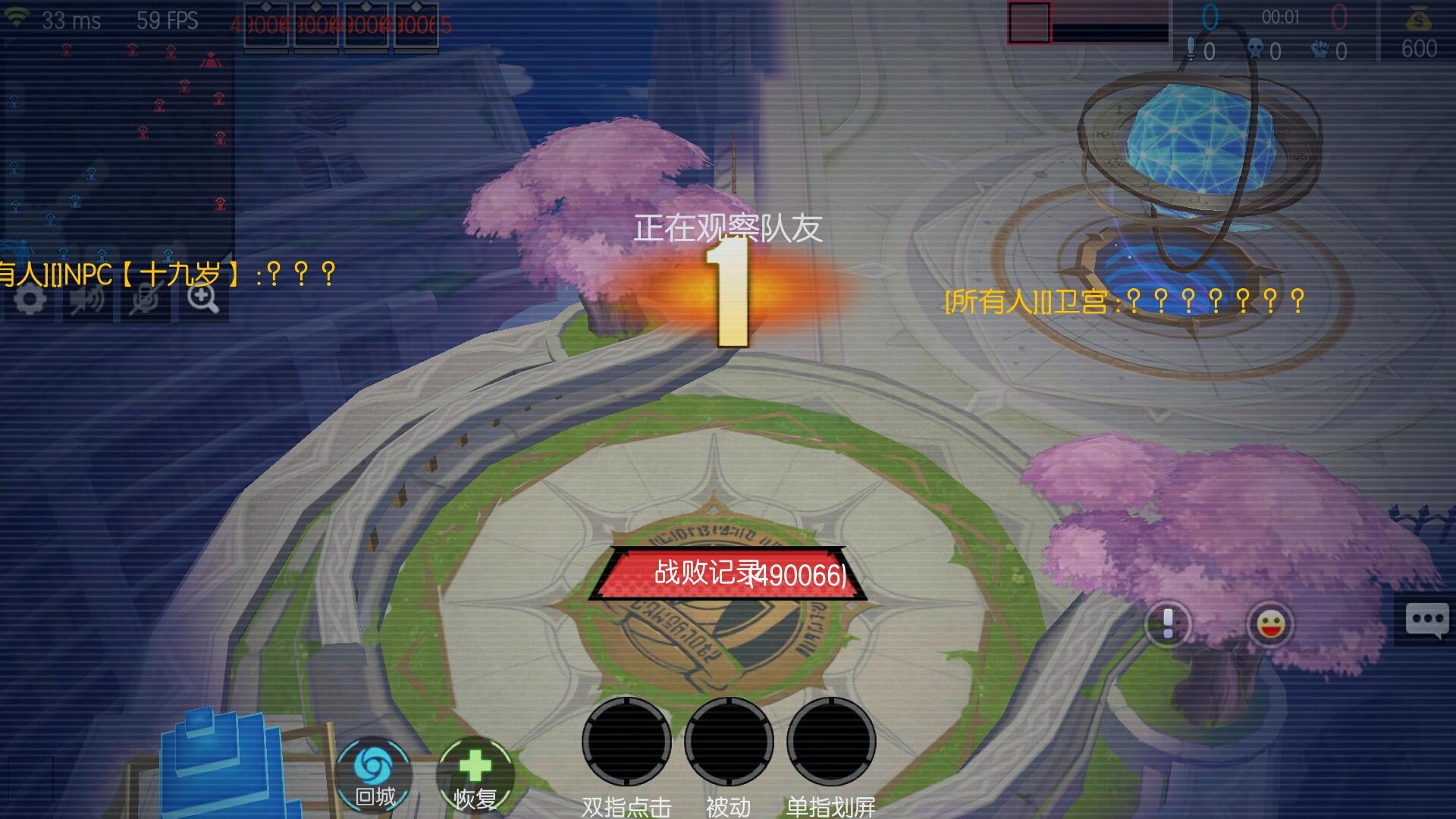This screenshot has height=819, width=1456.
Task: Toggle the muted microphone icon
Action: click(x=145, y=300)
